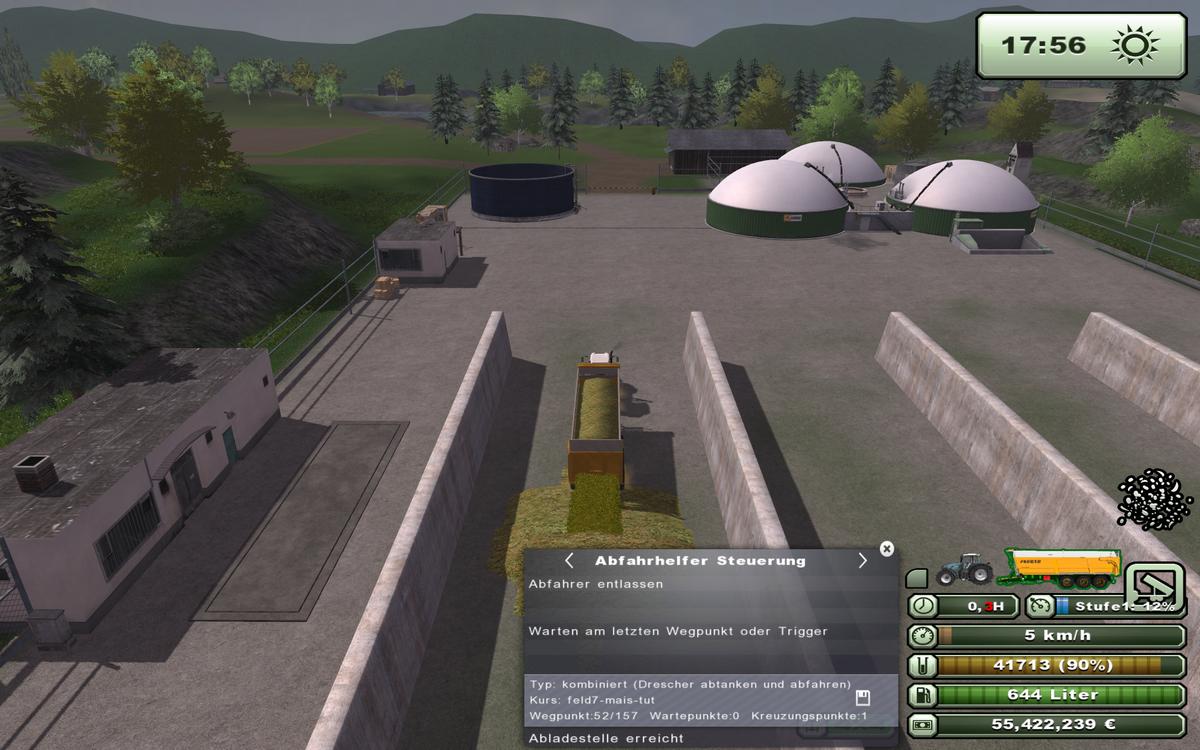Click the floppy disk save course icon

pos(863,698)
